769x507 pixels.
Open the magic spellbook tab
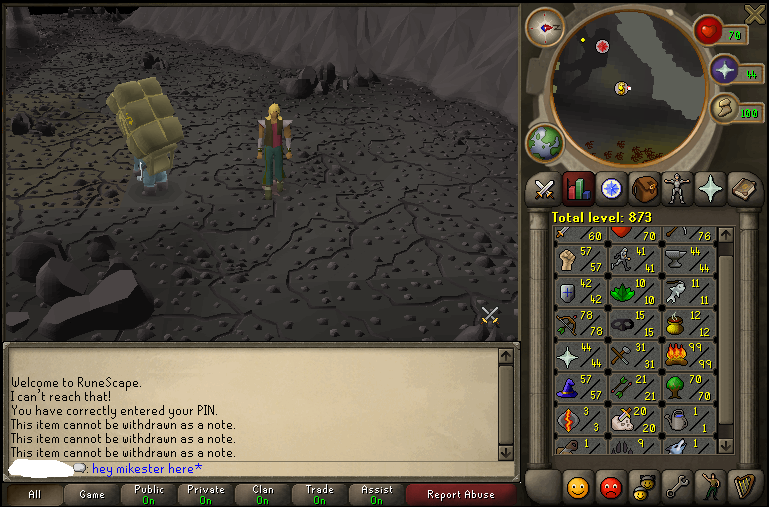pos(742,187)
